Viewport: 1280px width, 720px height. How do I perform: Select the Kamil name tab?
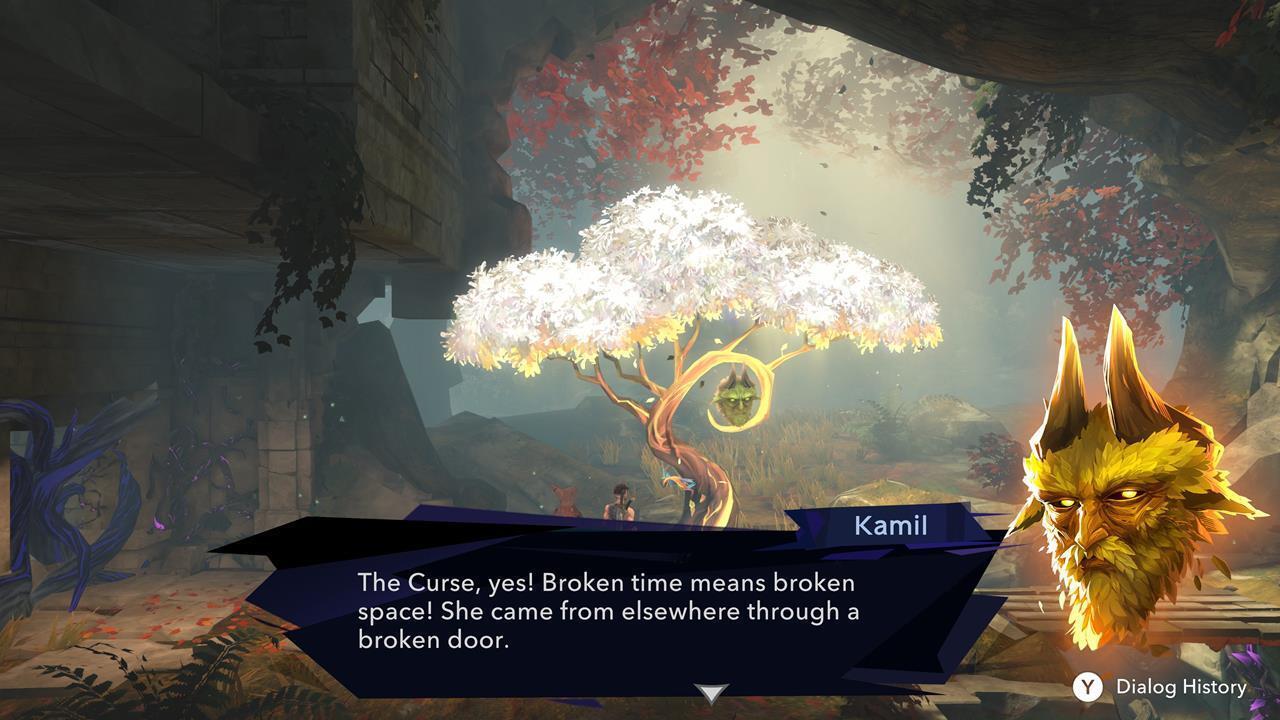[890, 522]
